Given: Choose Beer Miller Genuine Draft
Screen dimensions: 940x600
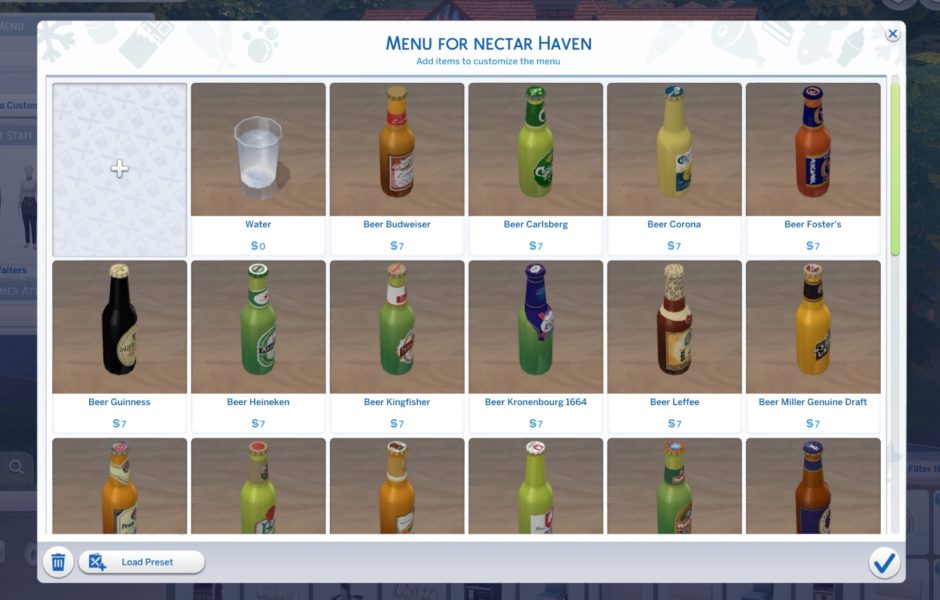Looking at the screenshot, I should (x=813, y=345).
